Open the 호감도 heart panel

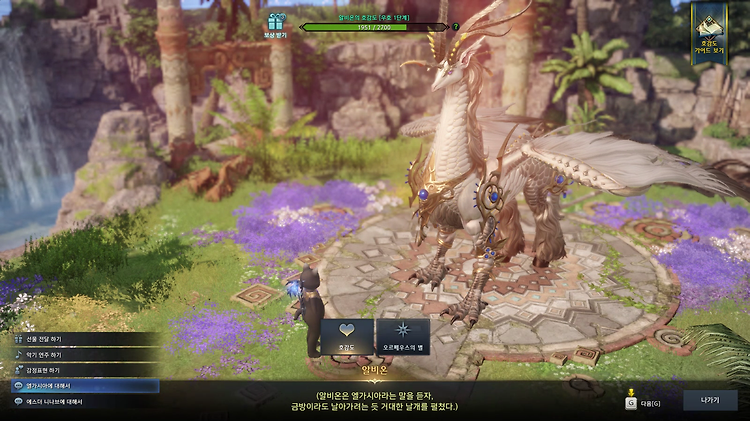[x=346, y=337]
